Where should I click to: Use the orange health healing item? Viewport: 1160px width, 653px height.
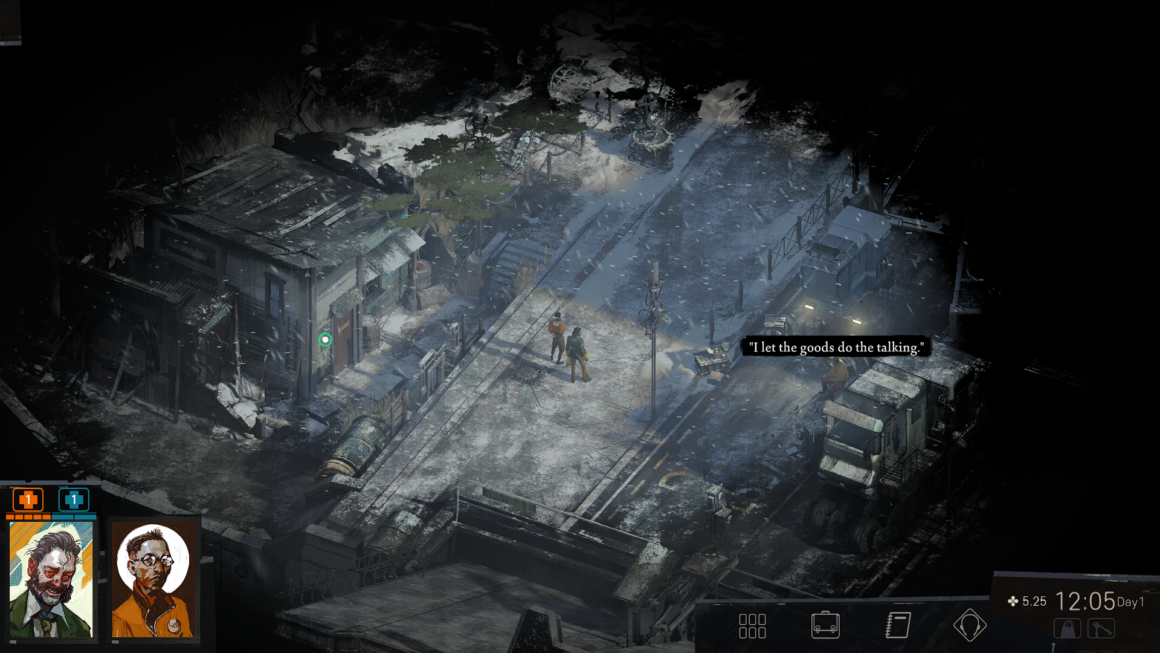click(27, 500)
